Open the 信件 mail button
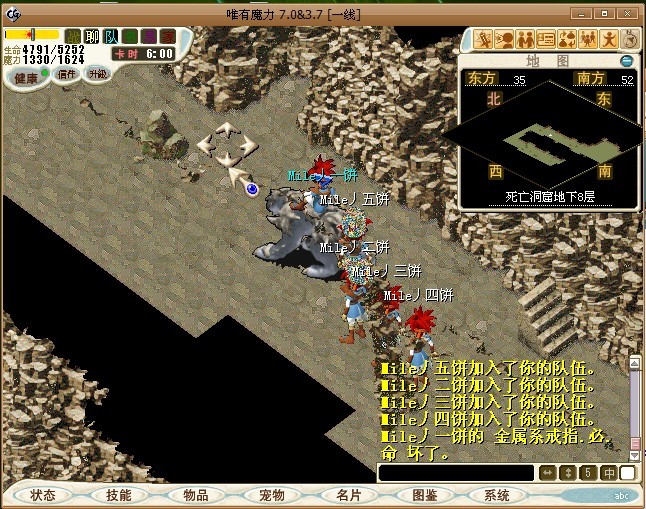Viewport: 646px width, 509px height. (x=67, y=73)
